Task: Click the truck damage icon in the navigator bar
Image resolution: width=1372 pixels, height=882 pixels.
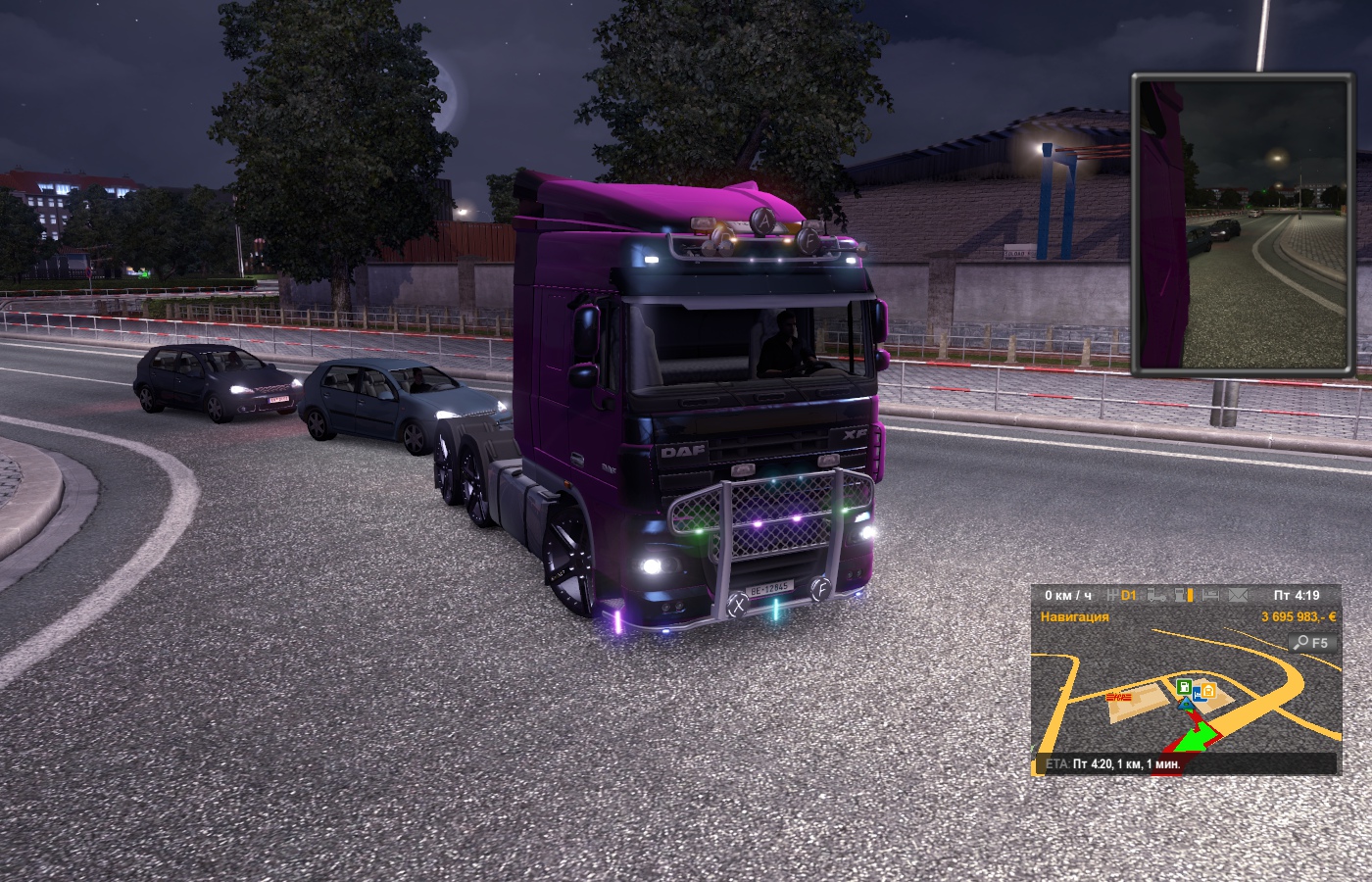Action: (1157, 595)
